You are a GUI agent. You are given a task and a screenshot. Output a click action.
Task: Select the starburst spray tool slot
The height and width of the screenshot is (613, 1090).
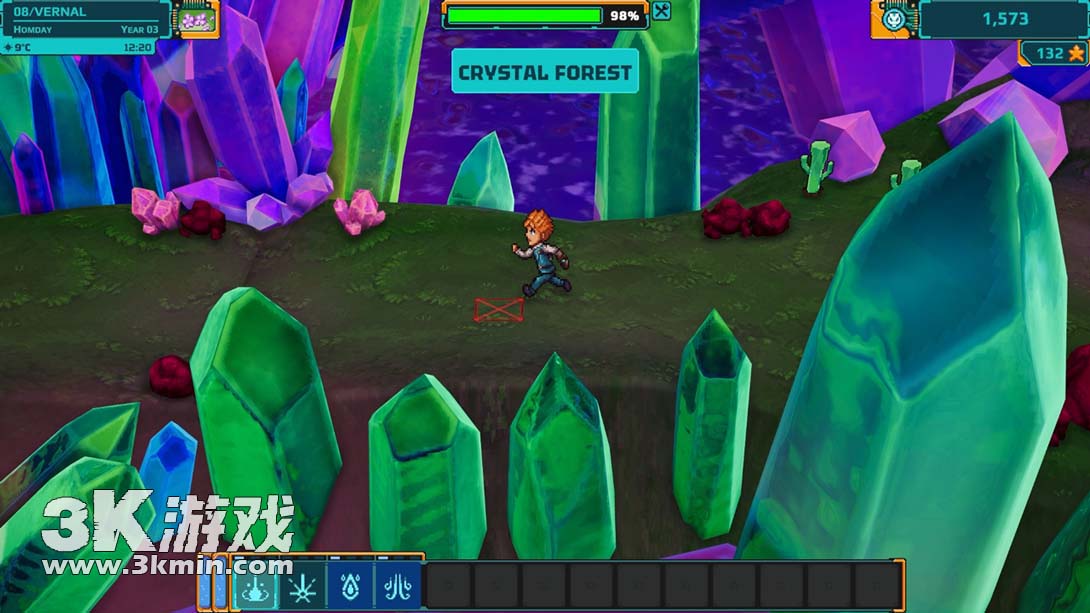click(302, 585)
